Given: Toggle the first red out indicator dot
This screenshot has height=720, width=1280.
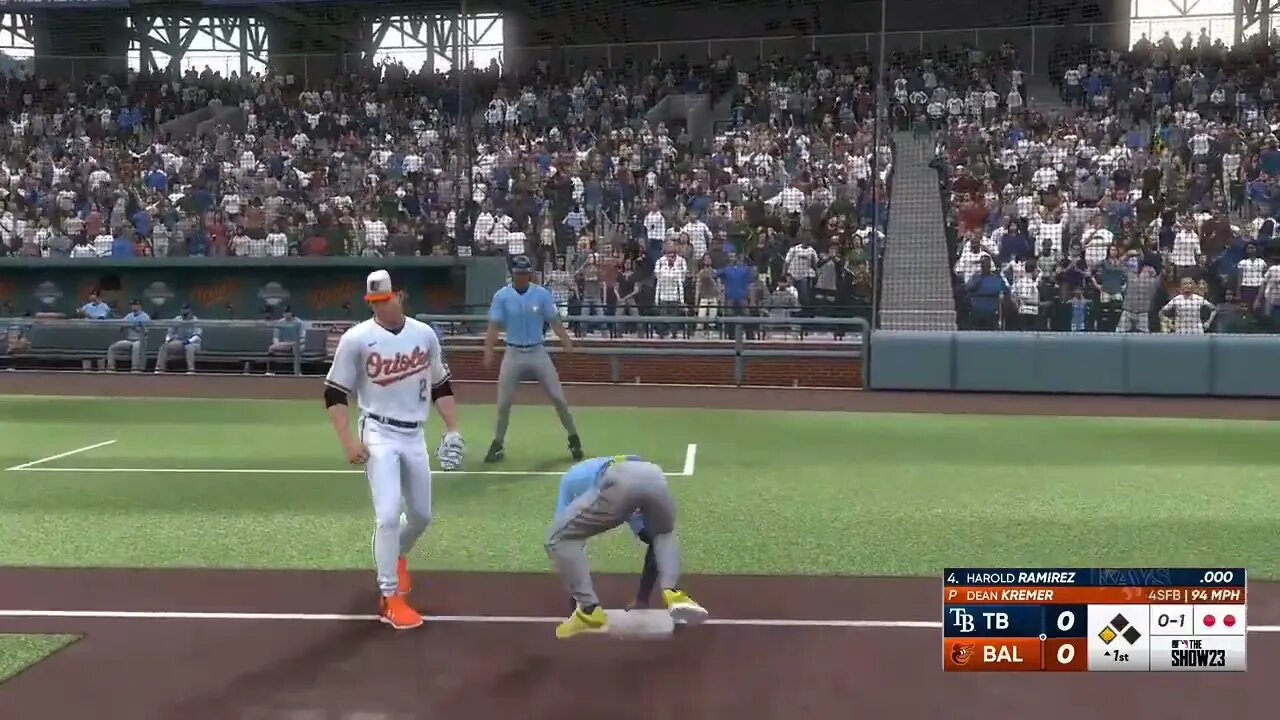Looking at the screenshot, I should tap(1208, 620).
